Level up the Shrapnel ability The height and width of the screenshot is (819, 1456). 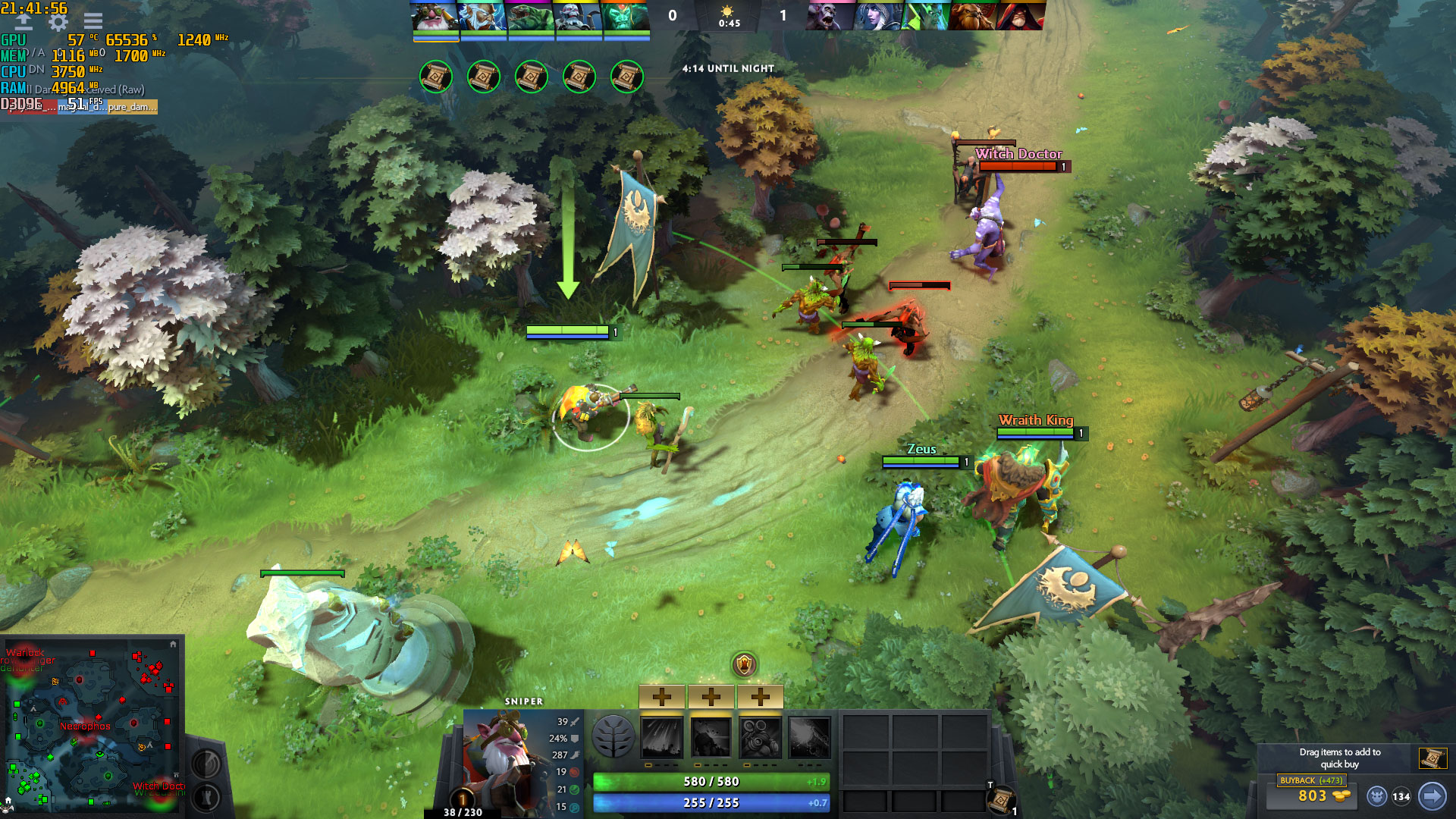[662, 696]
